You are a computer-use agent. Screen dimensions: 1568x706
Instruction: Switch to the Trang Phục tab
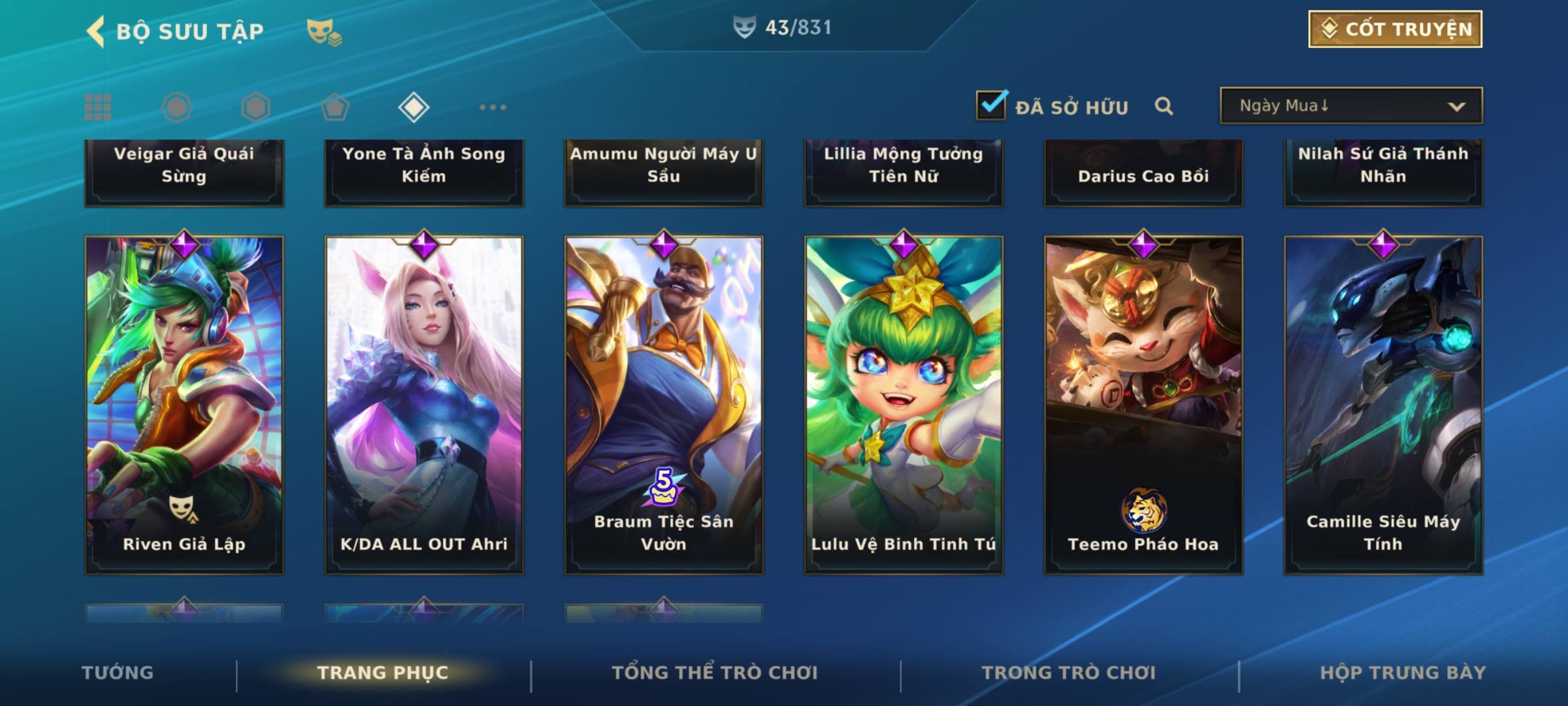pyautogui.click(x=383, y=673)
